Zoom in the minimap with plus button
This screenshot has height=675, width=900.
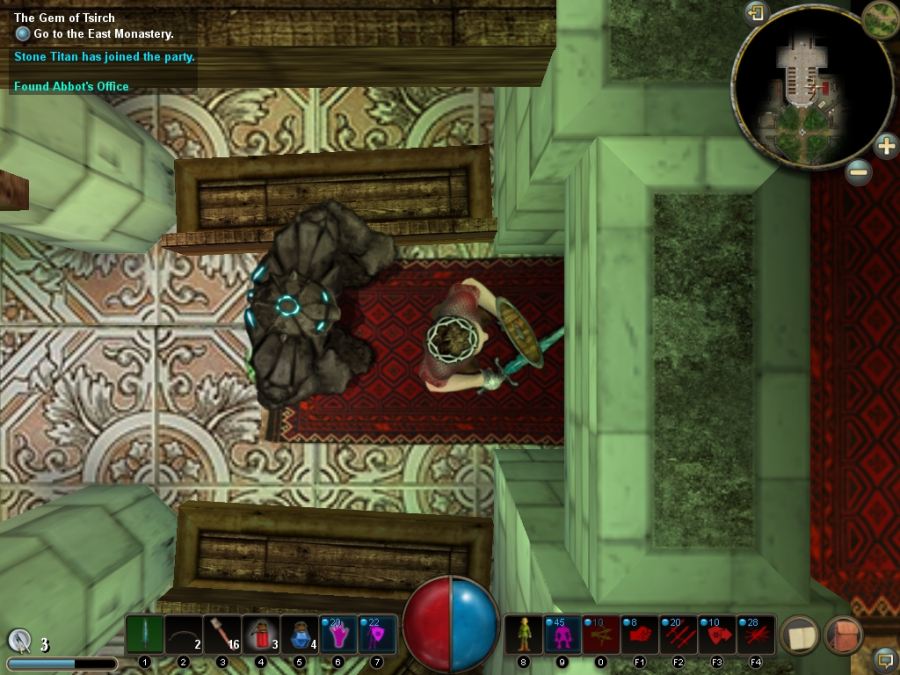tap(886, 146)
